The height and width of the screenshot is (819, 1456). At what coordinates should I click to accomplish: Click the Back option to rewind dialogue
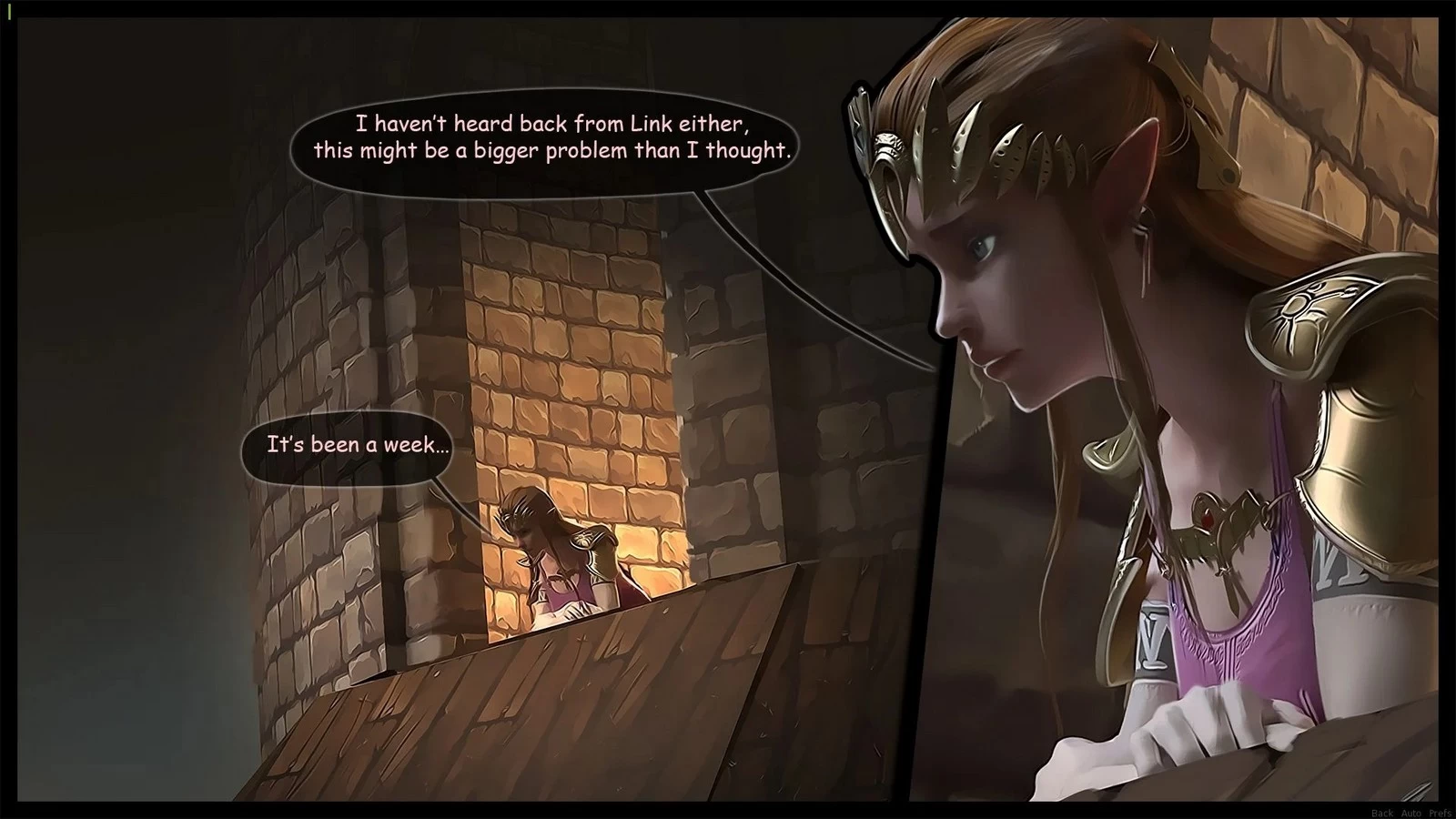pyautogui.click(x=1382, y=812)
